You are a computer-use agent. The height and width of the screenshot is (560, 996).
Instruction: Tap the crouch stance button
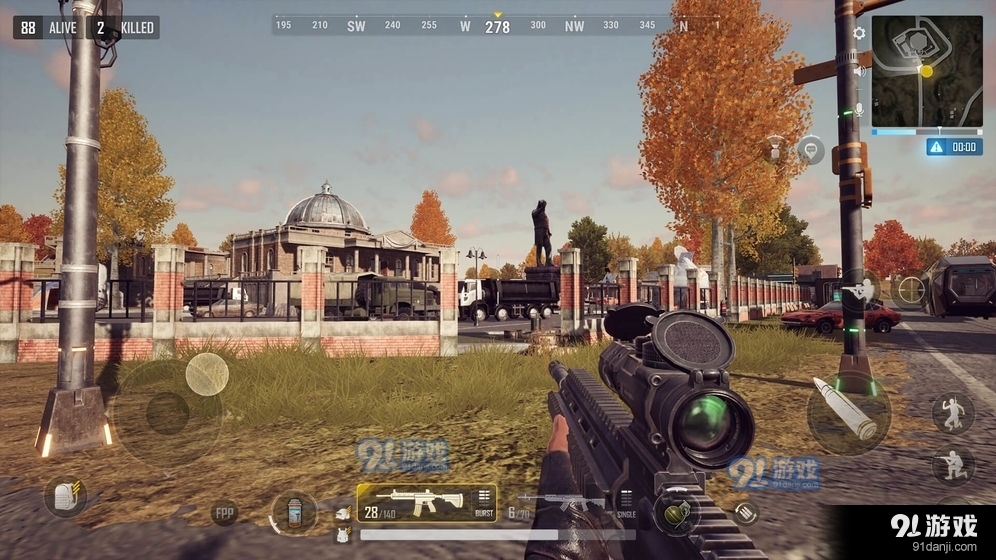952,465
